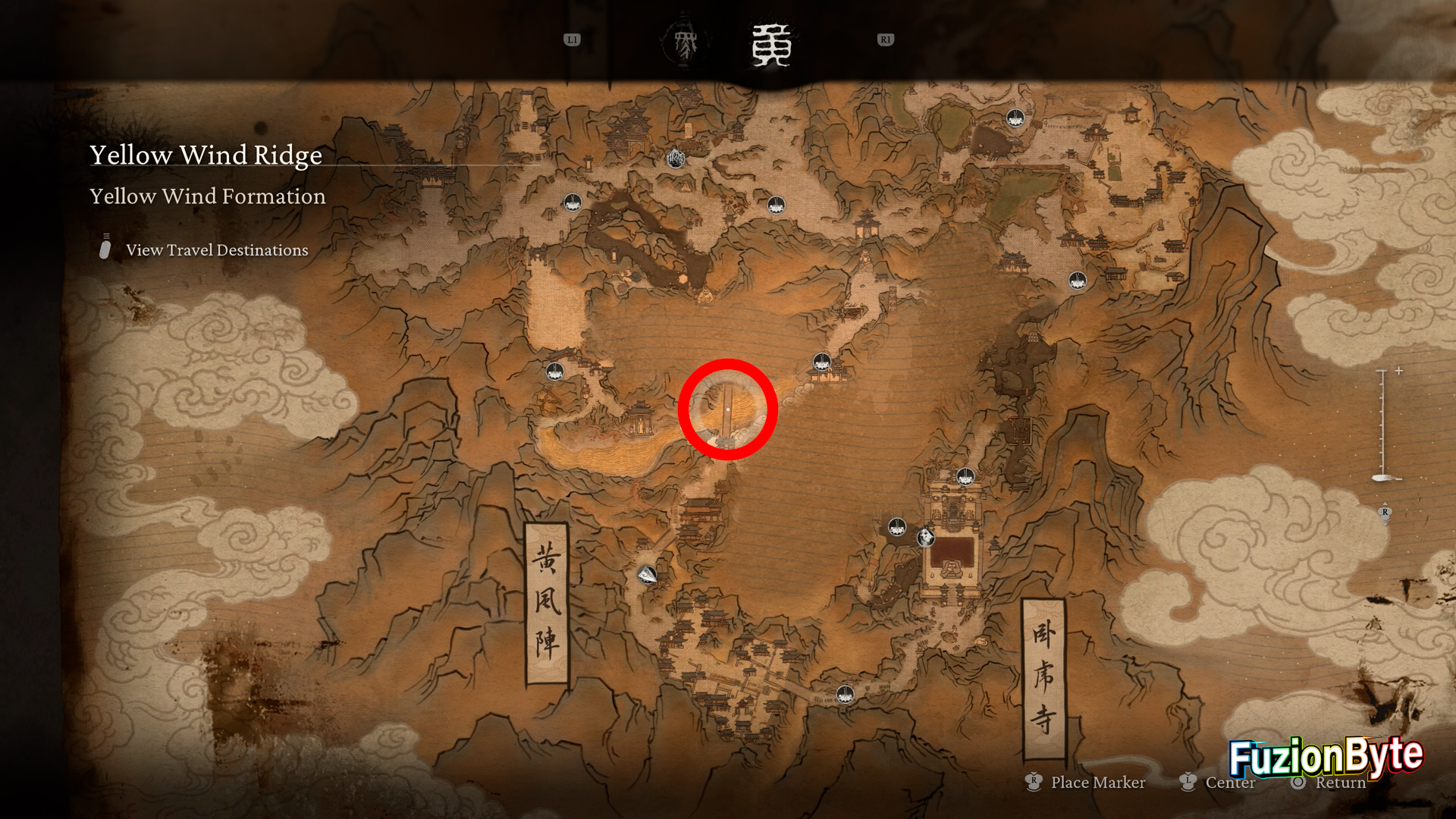Pick the shrine marker nearest the red circle
The width and height of the screenshot is (1456, 819).
tap(821, 362)
